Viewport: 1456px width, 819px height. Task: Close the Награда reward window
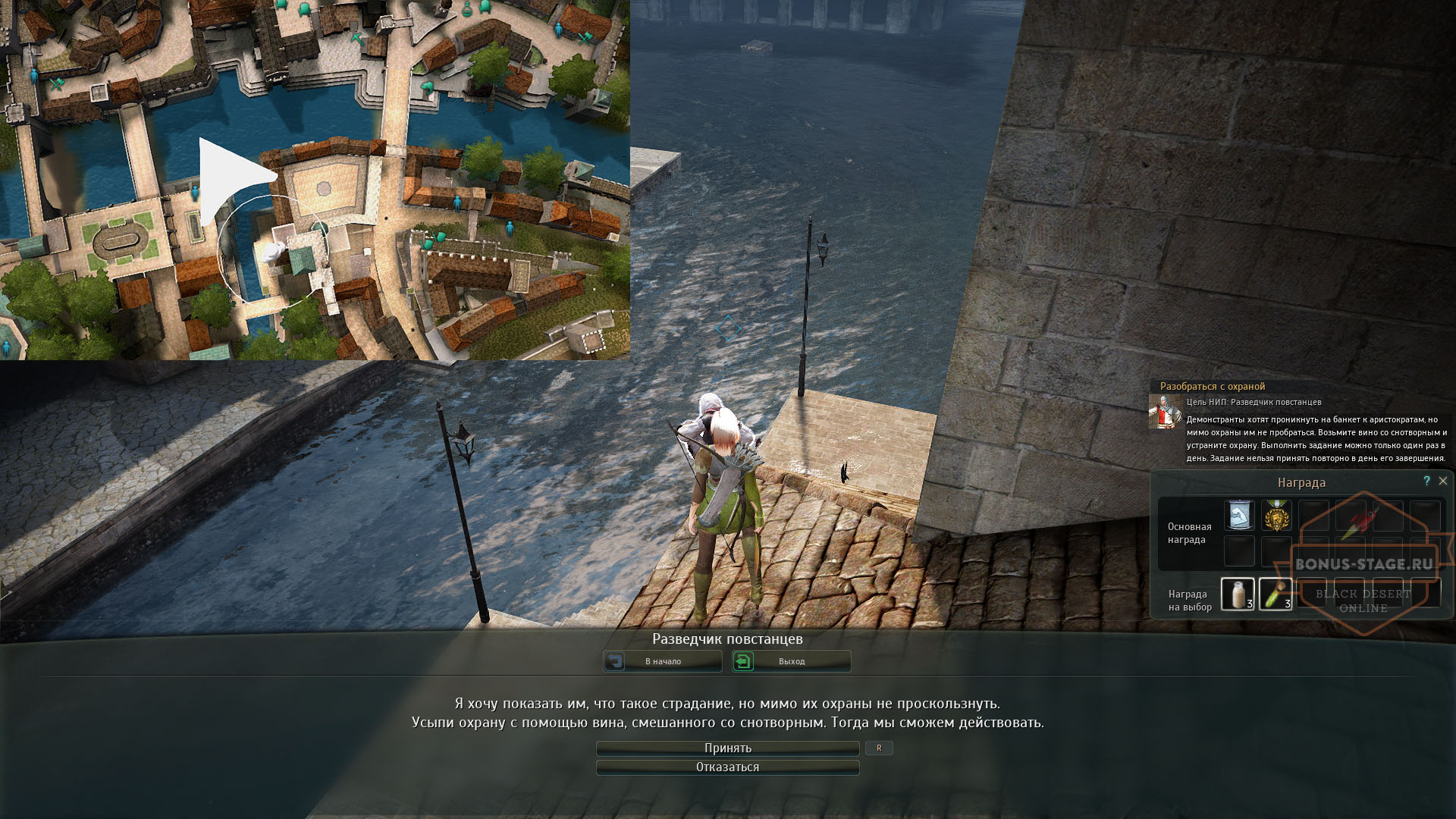pos(1444,480)
